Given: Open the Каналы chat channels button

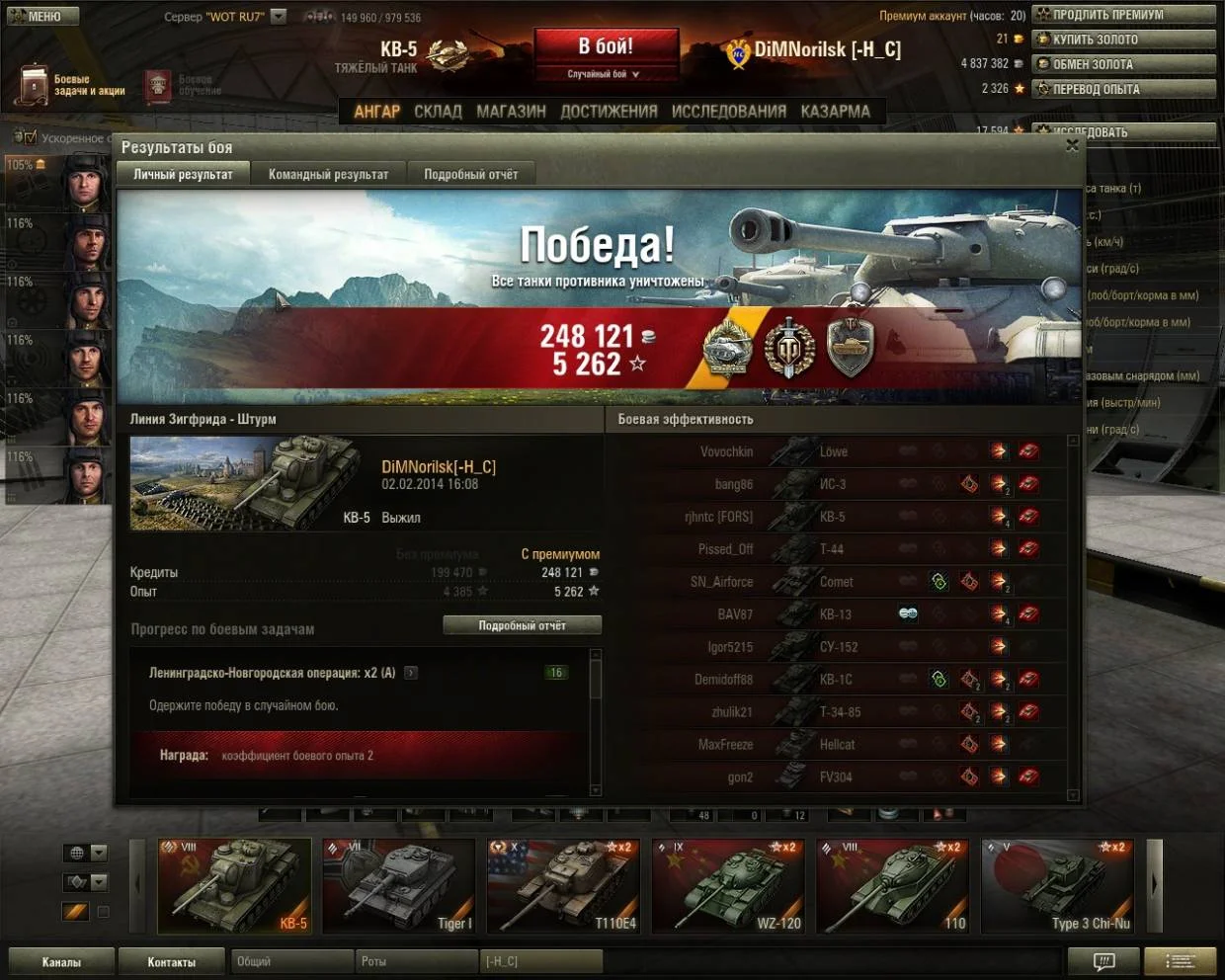Looking at the screenshot, I should pos(61,961).
